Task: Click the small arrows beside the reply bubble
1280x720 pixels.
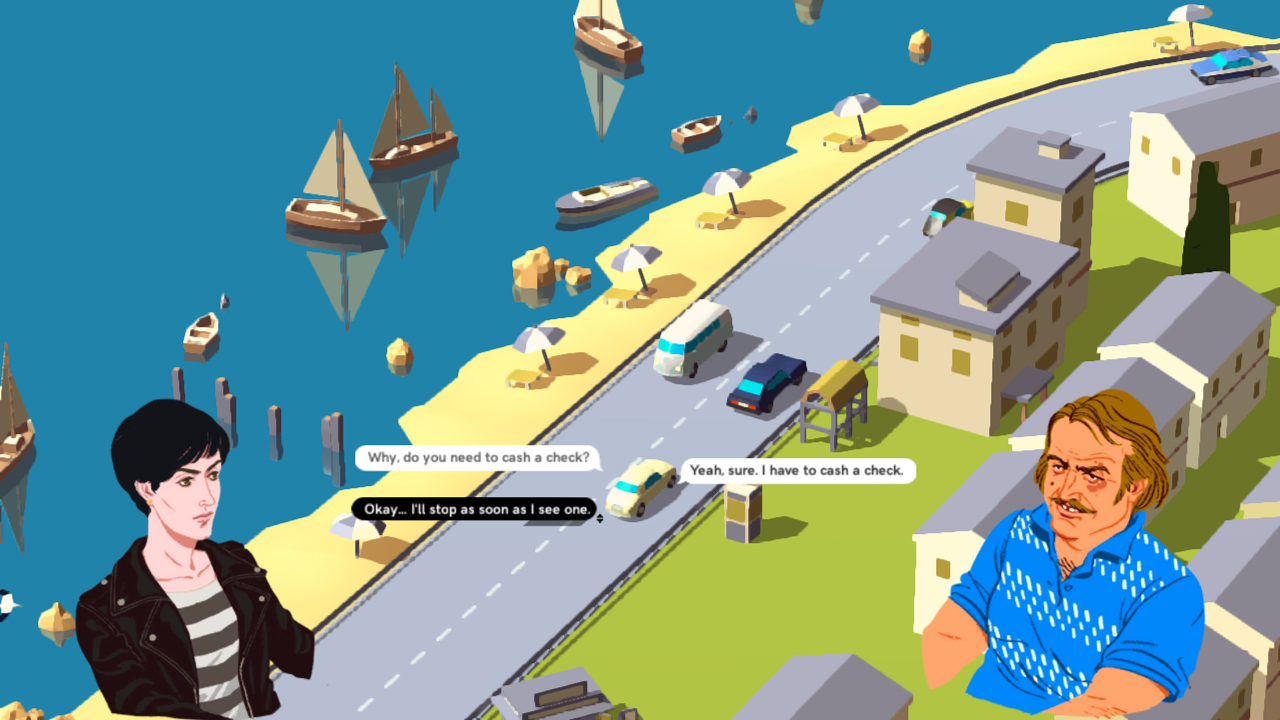Action: click(x=600, y=518)
